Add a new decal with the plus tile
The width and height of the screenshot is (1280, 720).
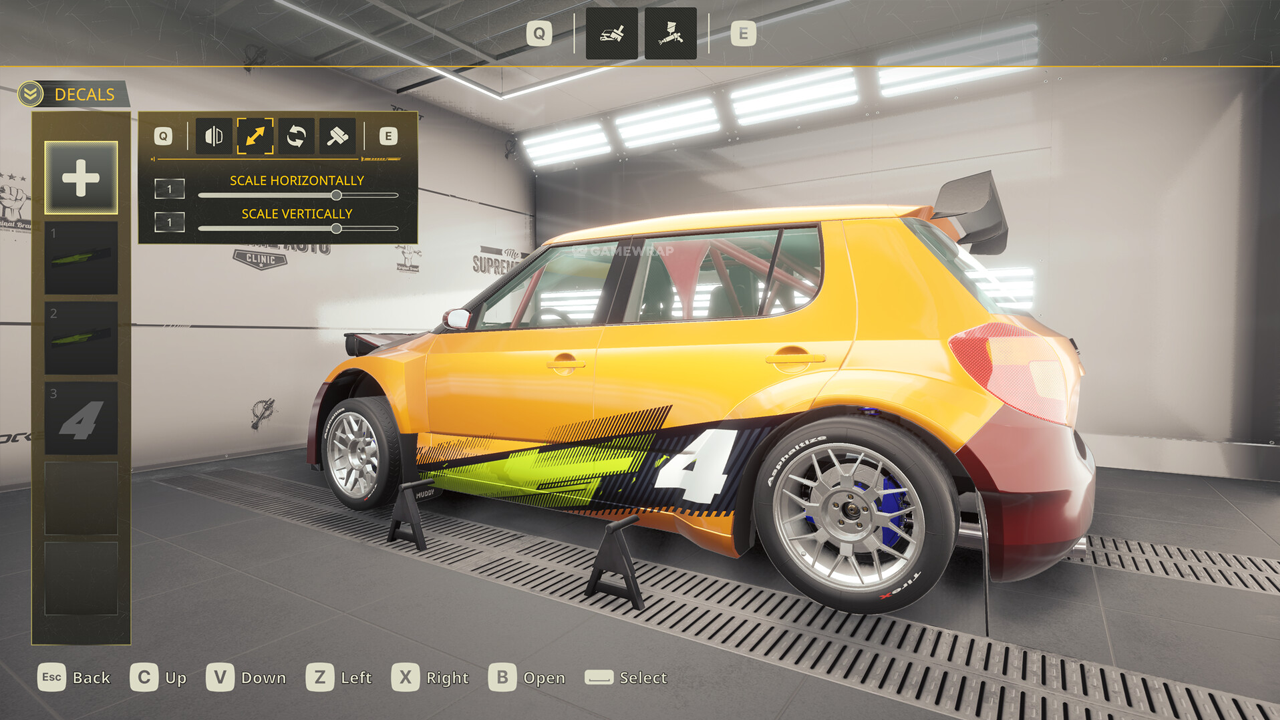pyautogui.click(x=81, y=178)
